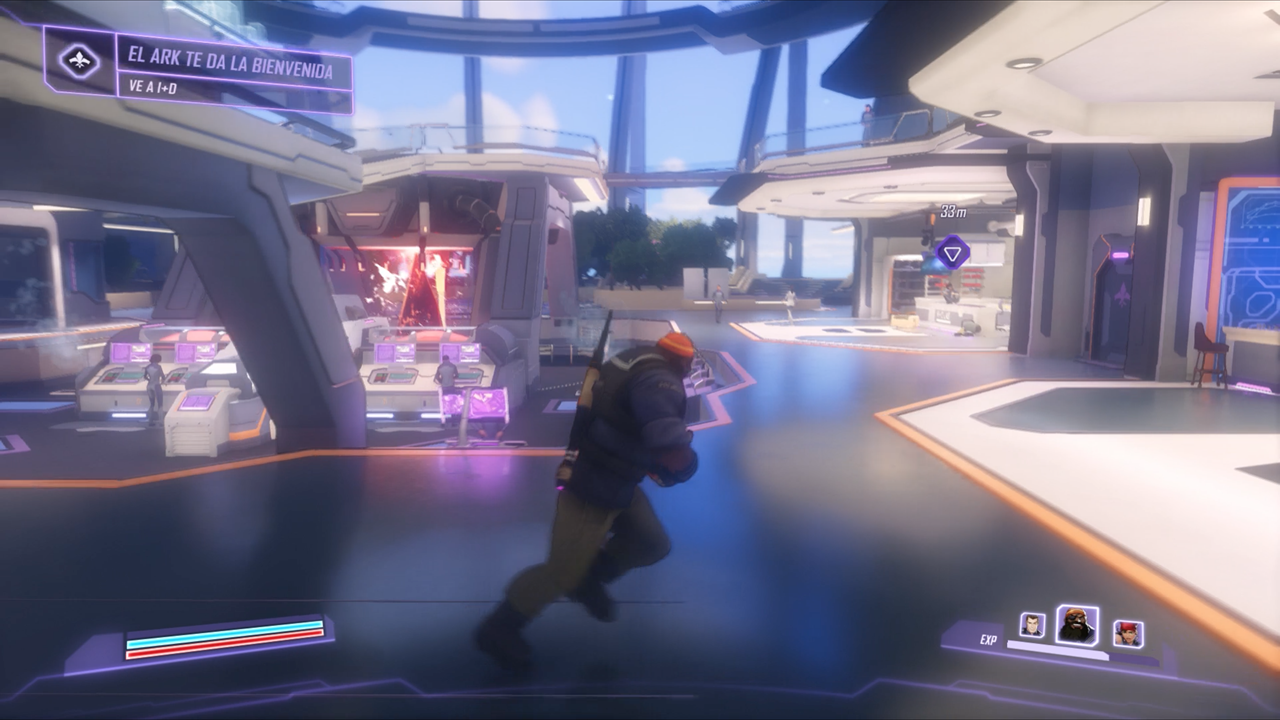Select the bearded eyepatch agent portrait
The width and height of the screenshot is (1280, 720).
1077,625
